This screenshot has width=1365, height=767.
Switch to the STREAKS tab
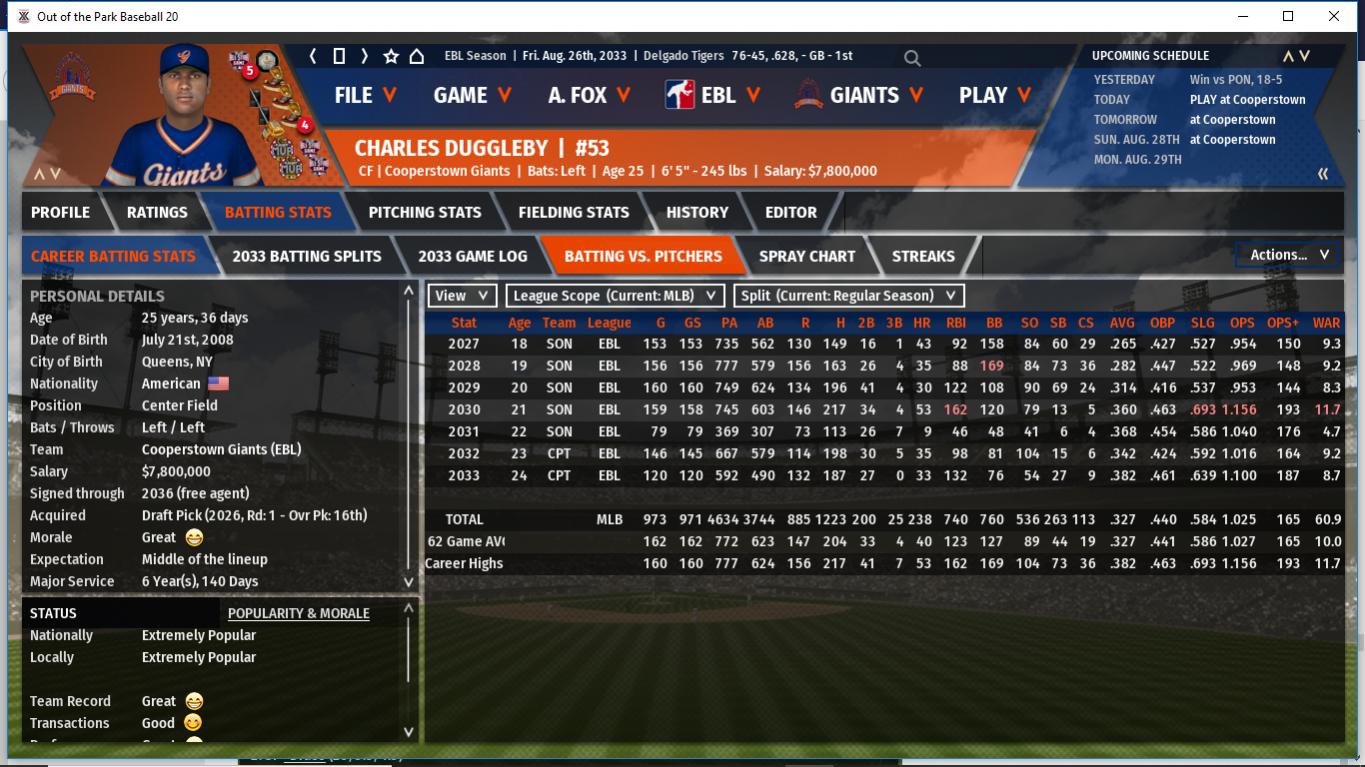(x=923, y=256)
